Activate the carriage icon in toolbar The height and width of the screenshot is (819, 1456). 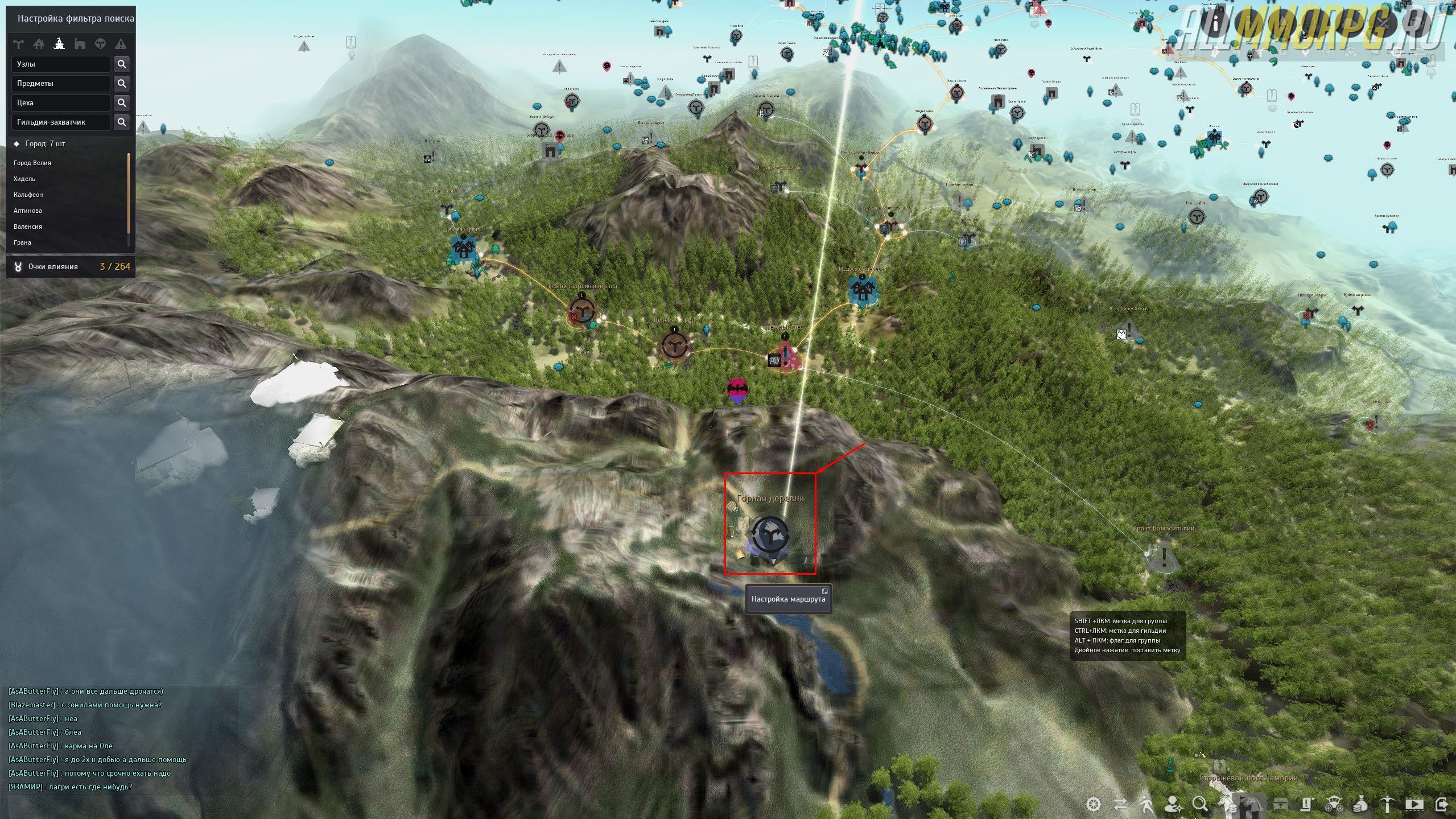(x=1333, y=804)
